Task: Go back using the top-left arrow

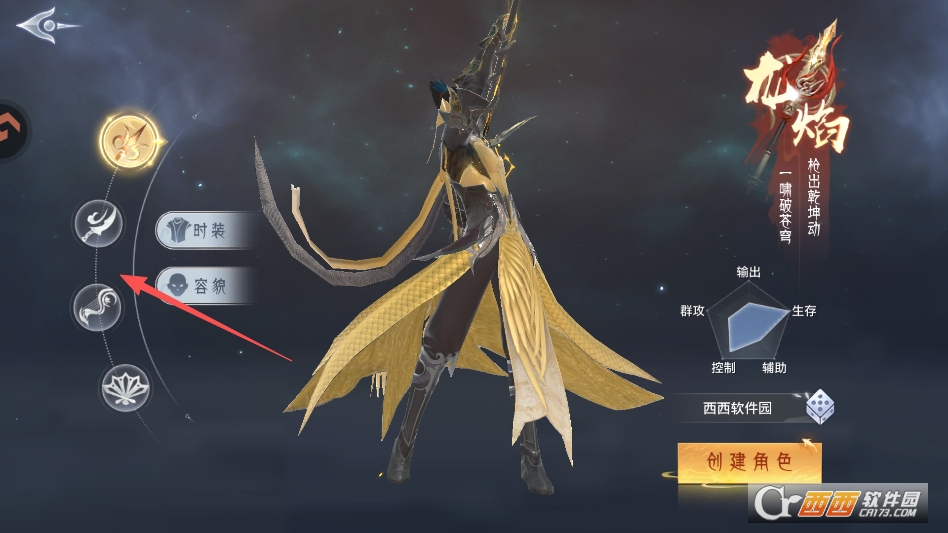Action: pos(46,24)
